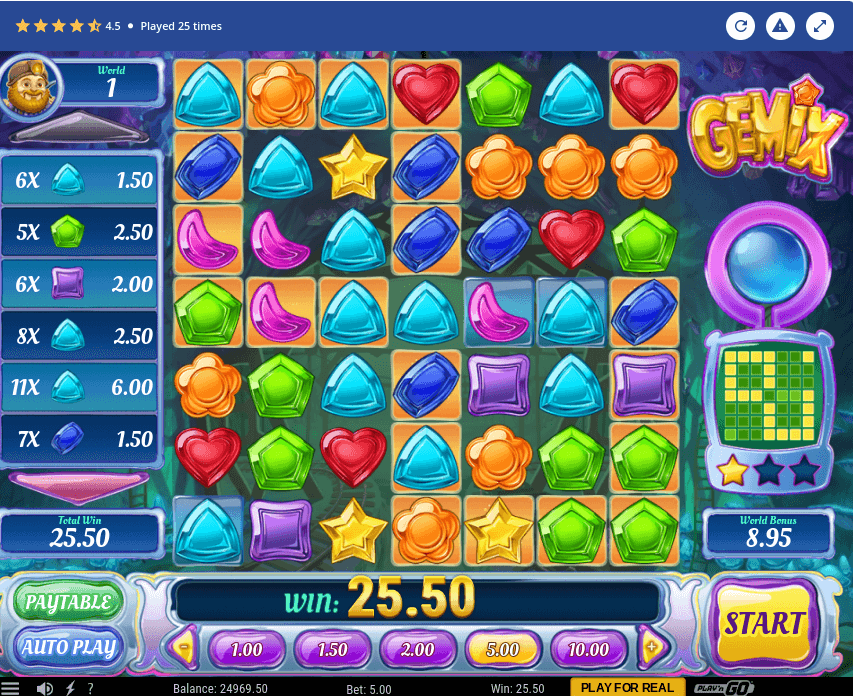Expand the game to fullscreen
853x696 pixels.
point(820,26)
